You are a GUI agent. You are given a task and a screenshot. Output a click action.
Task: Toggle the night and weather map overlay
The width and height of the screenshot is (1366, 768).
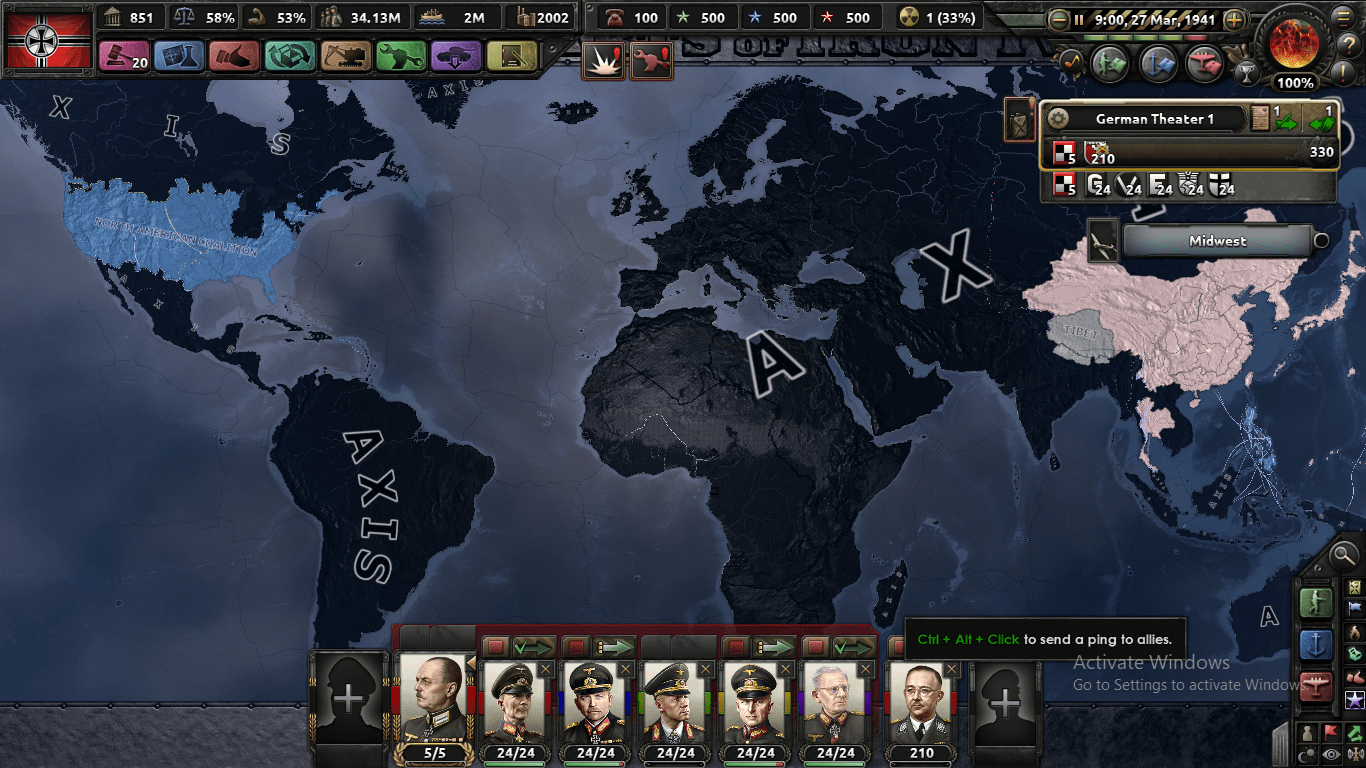pos(1306,752)
